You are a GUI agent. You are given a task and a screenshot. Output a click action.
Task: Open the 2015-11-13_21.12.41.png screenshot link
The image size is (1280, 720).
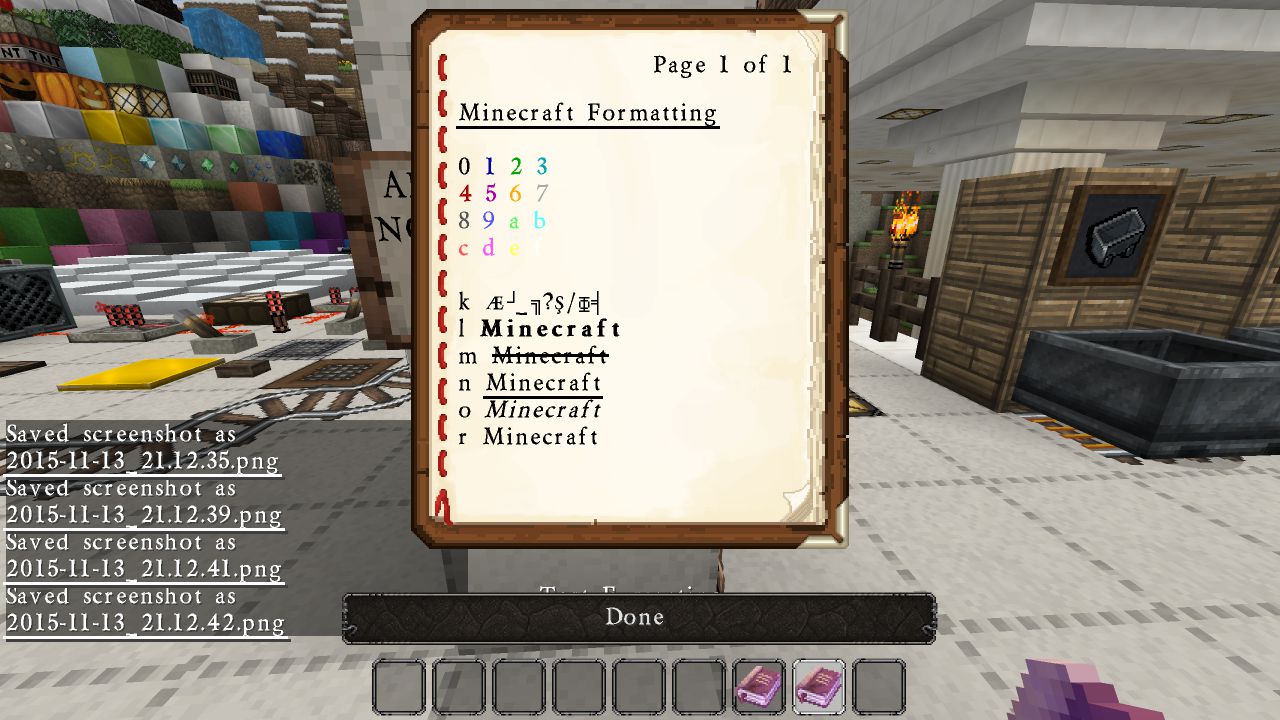(144, 570)
